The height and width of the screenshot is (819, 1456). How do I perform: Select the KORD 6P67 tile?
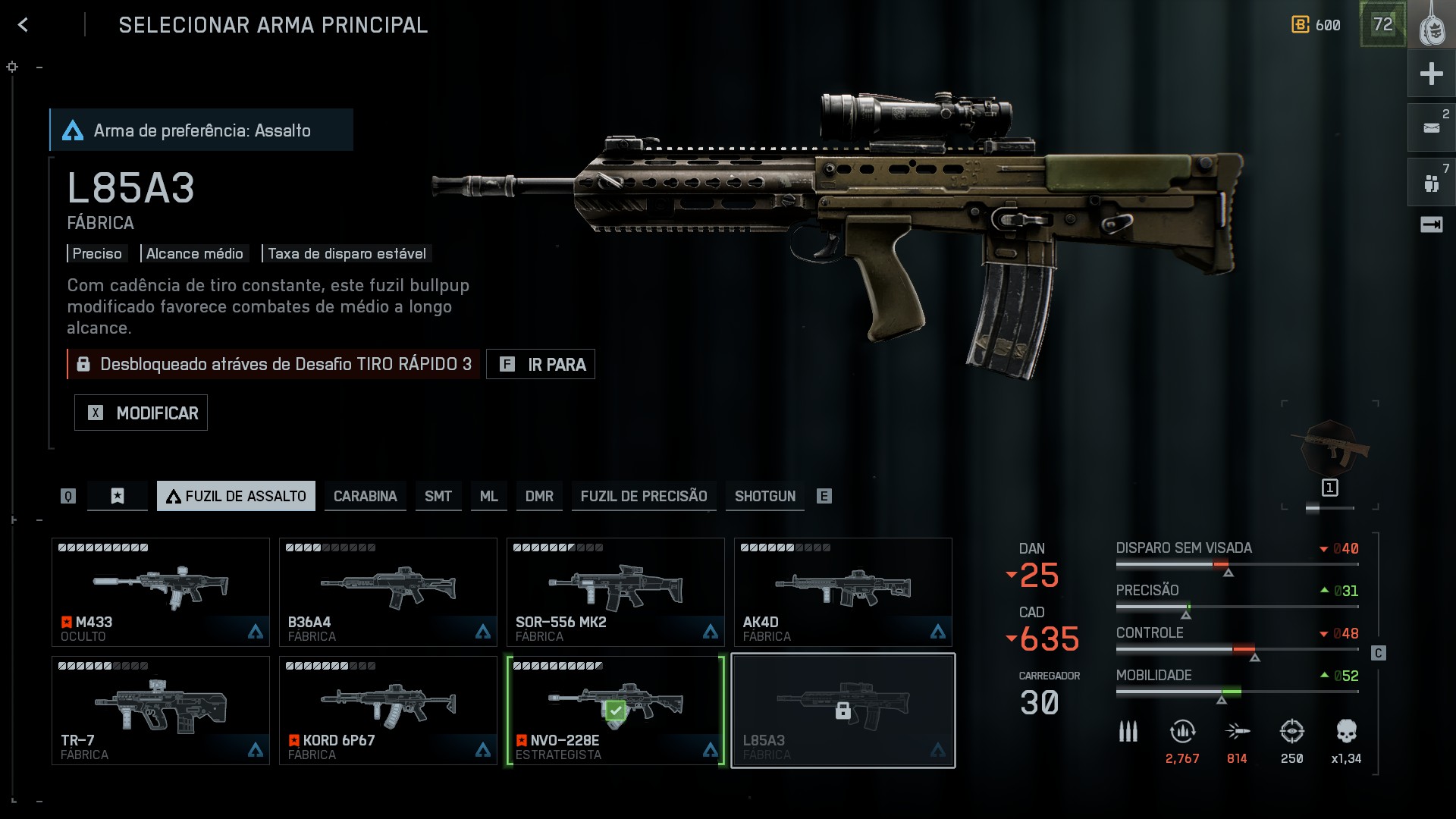(x=388, y=711)
